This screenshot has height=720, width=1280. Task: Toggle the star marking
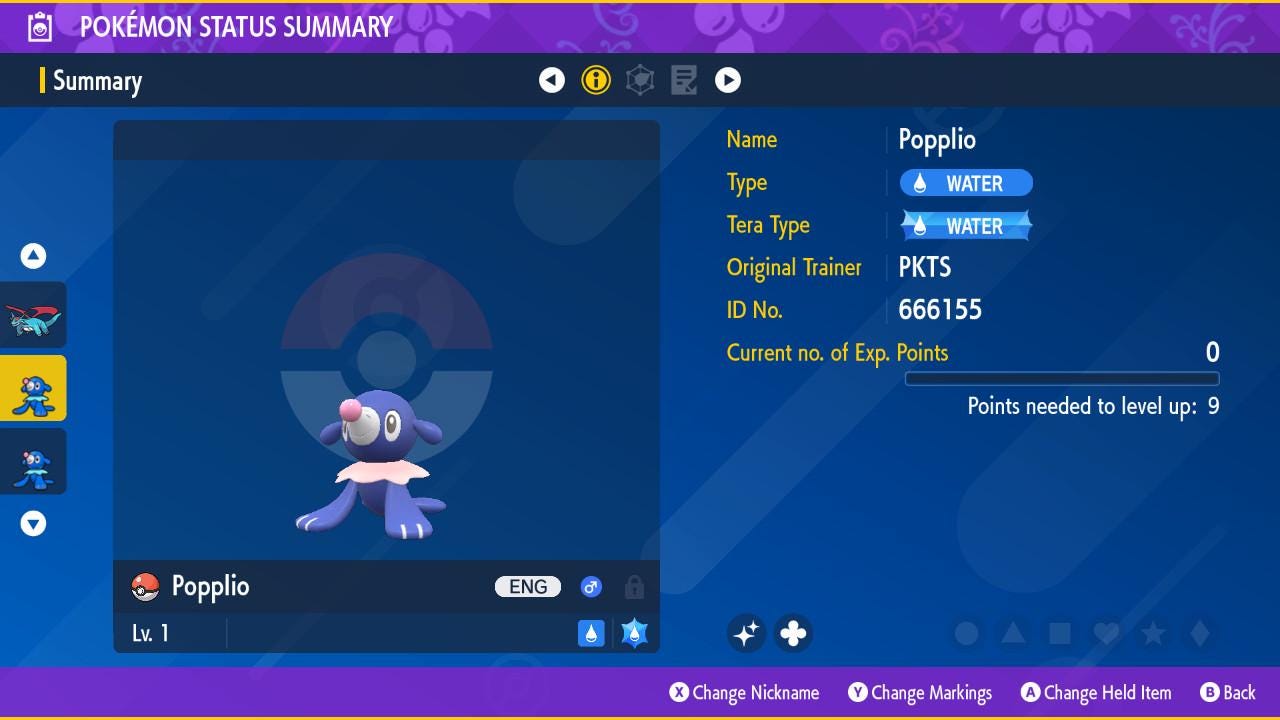[x=1153, y=634]
